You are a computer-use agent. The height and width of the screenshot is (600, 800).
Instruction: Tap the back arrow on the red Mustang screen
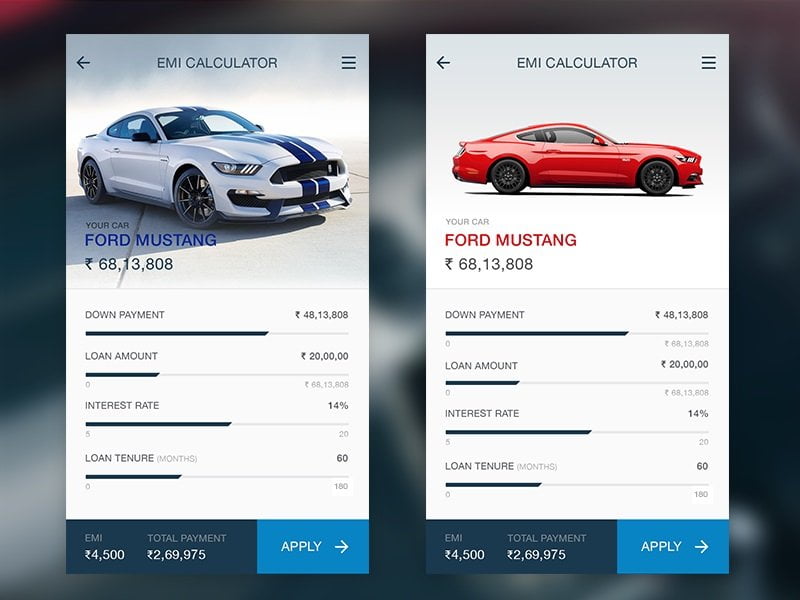pos(443,63)
